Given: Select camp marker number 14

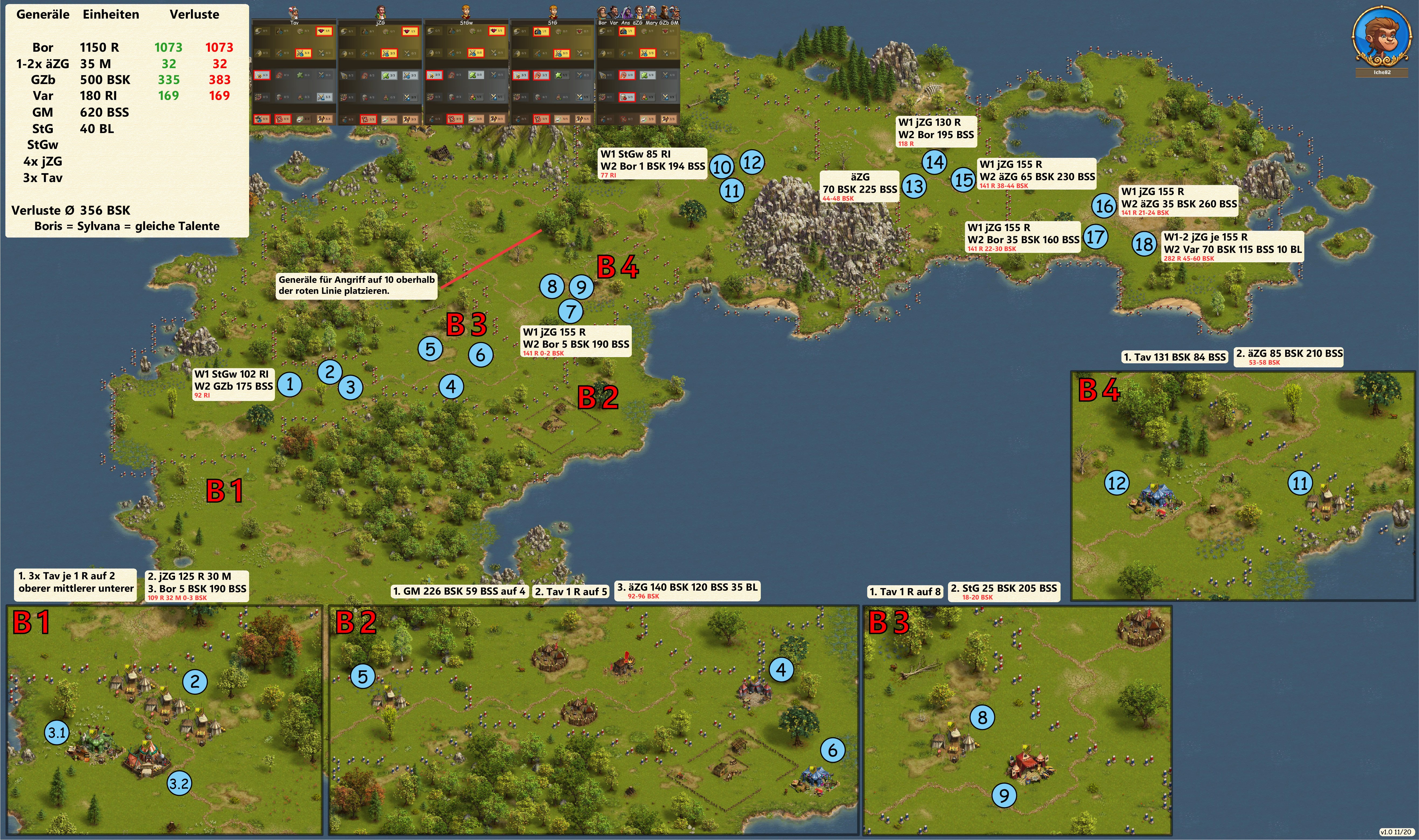Looking at the screenshot, I should [x=935, y=162].
